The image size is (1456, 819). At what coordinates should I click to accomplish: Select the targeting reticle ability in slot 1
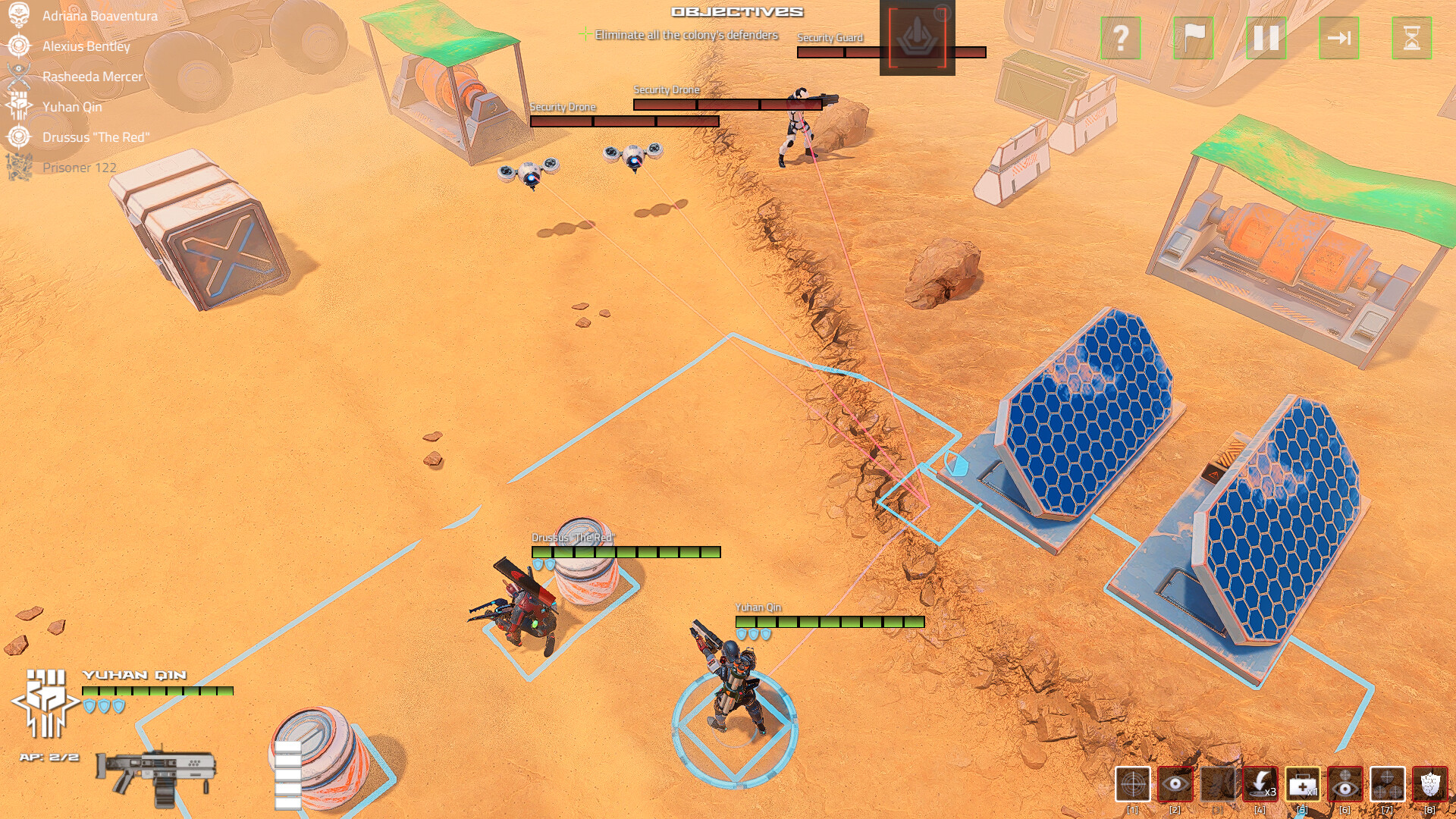coord(1133,784)
